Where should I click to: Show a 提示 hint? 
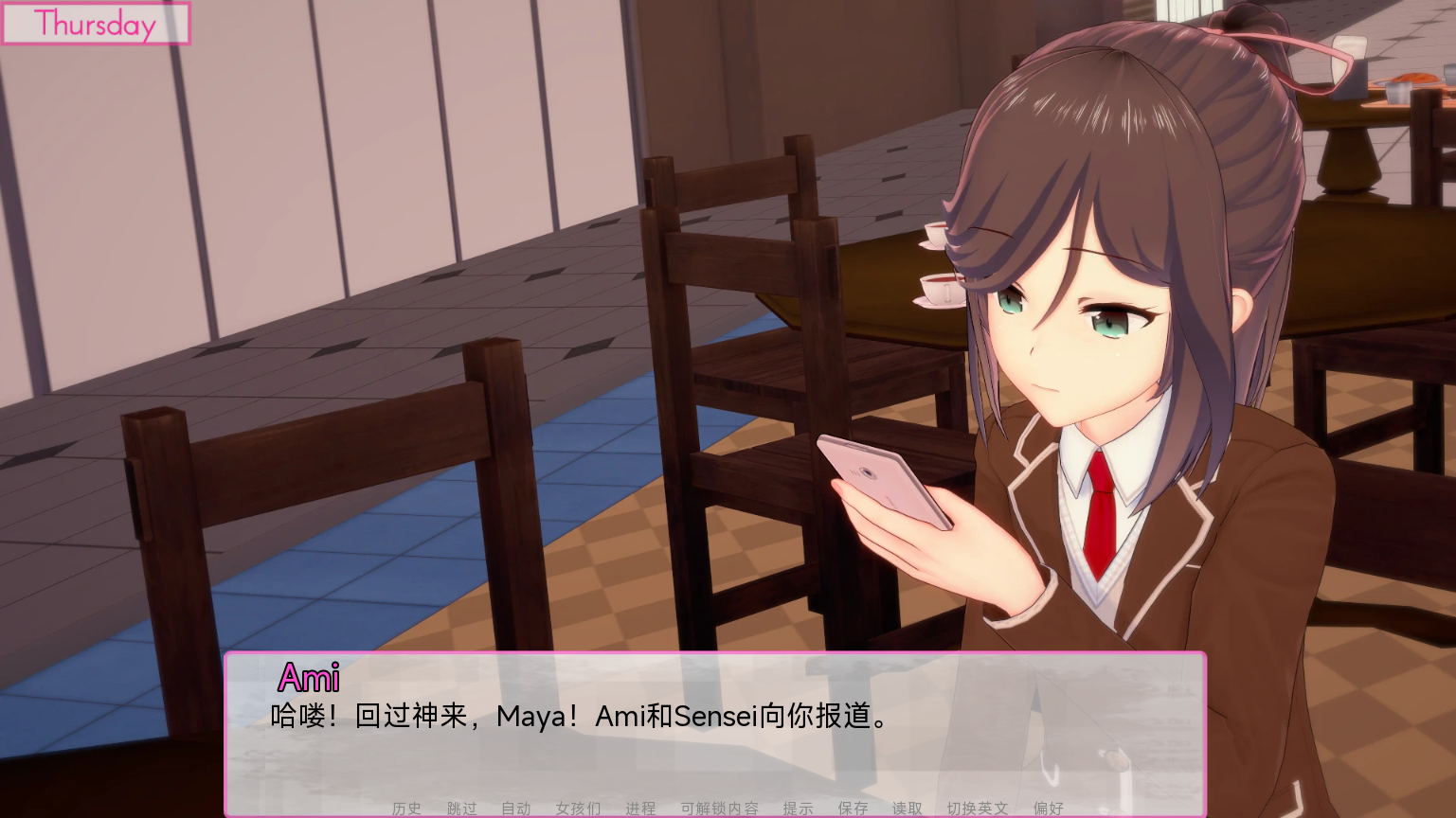pyautogui.click(x=798, y=808)
